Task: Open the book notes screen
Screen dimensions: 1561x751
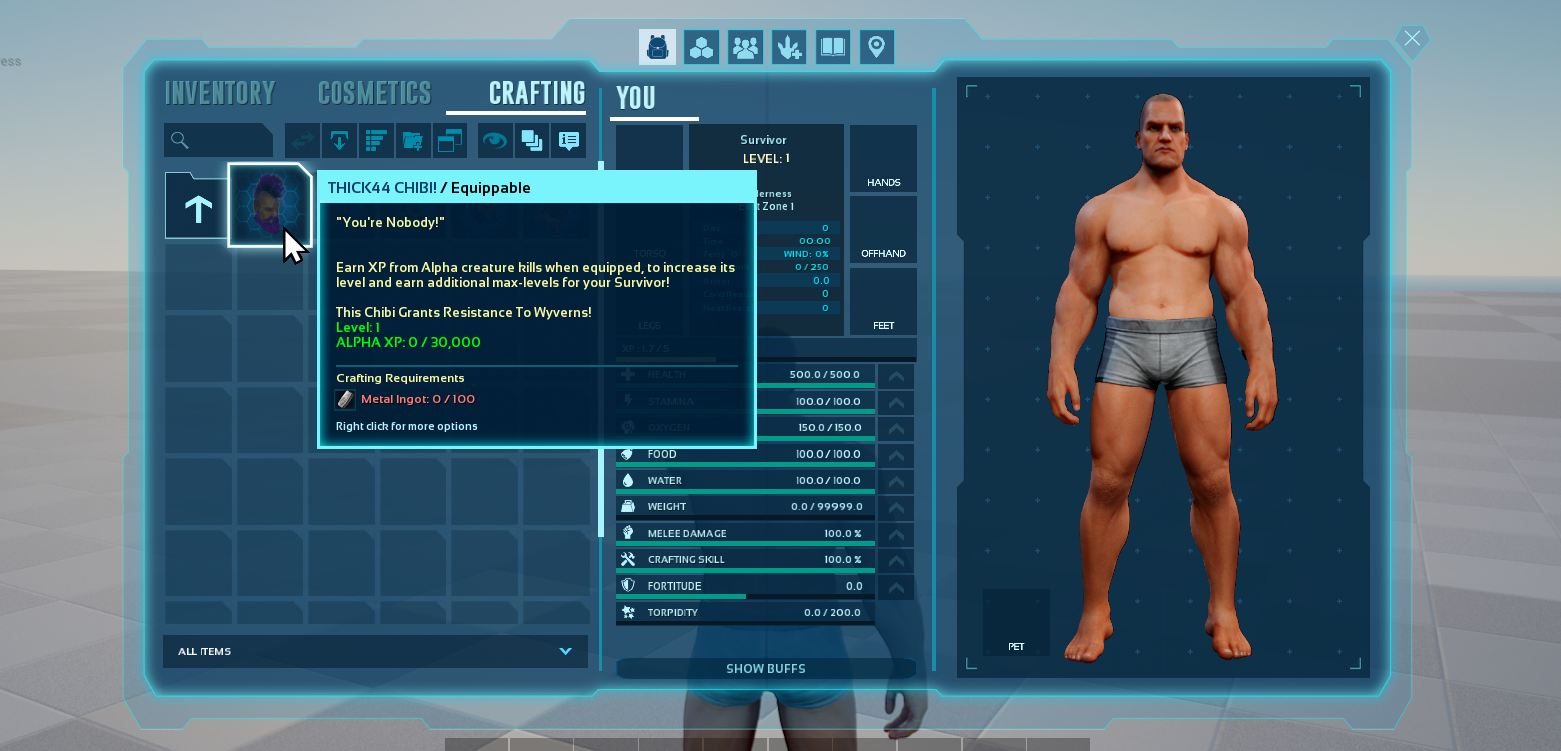Action: pyautogui.click(x=833, y=47)
